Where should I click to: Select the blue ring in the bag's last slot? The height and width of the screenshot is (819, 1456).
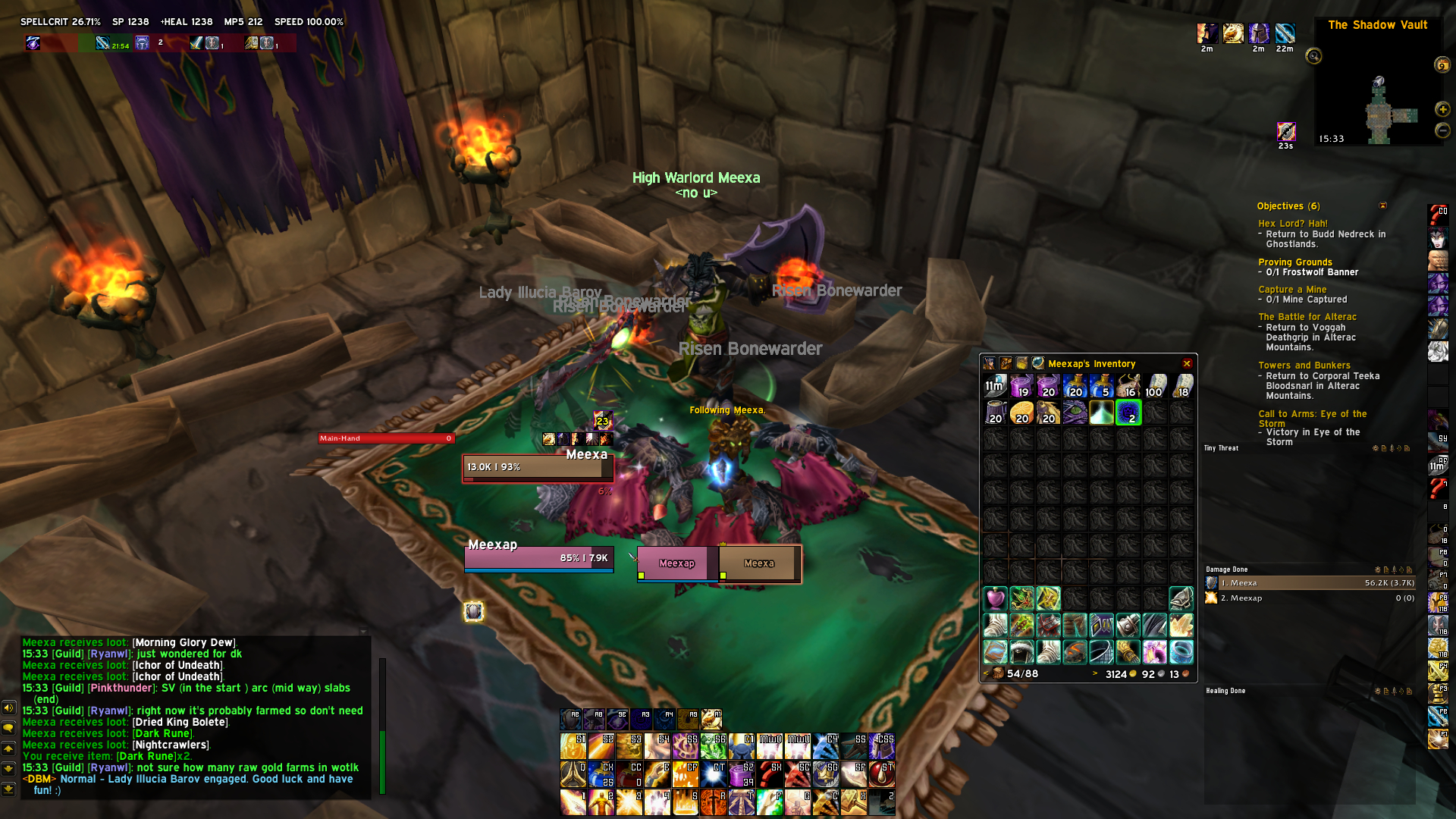click(1181, 651)
